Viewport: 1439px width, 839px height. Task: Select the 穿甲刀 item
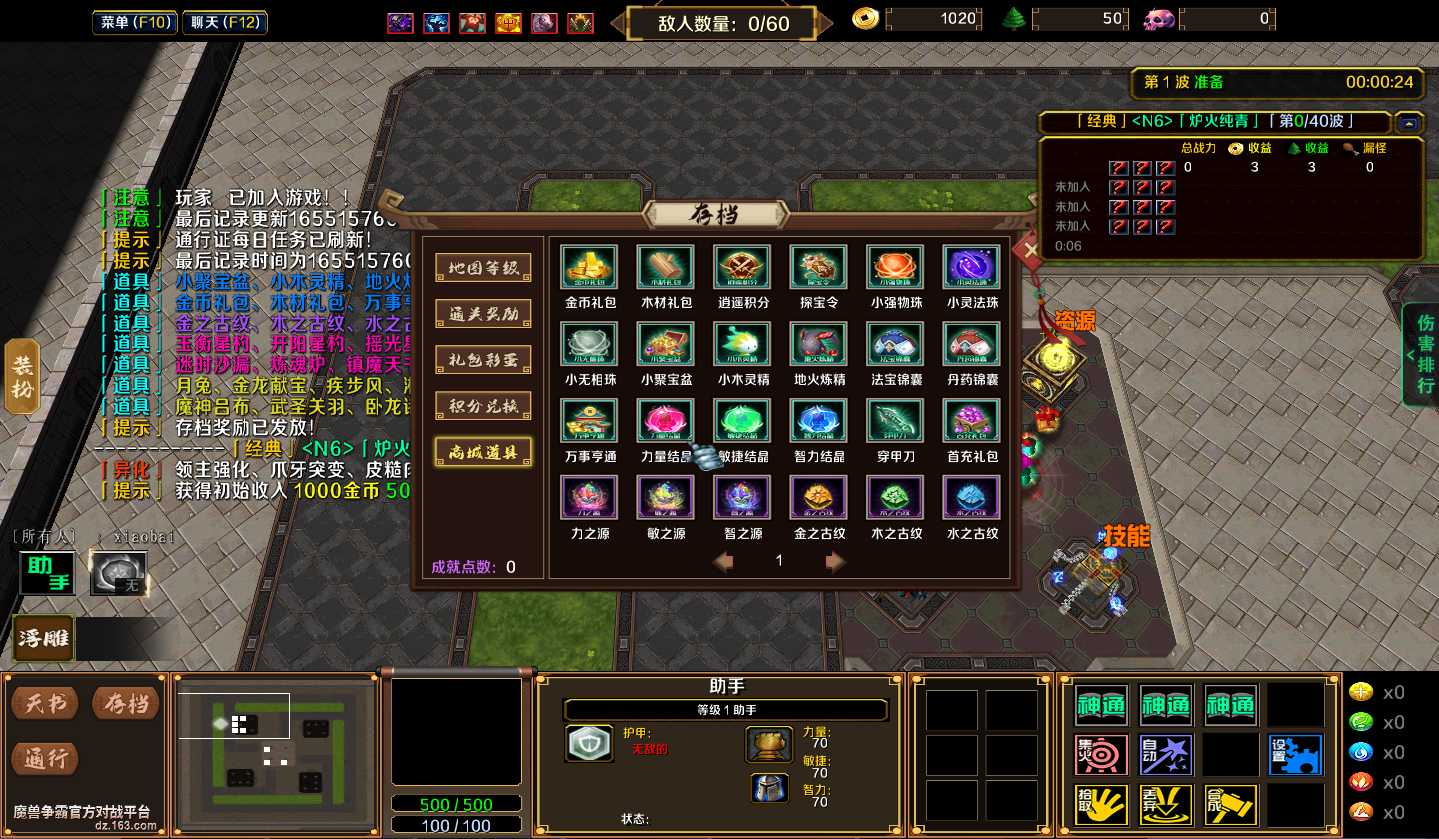pyautogui.click(x=896, y=421)
